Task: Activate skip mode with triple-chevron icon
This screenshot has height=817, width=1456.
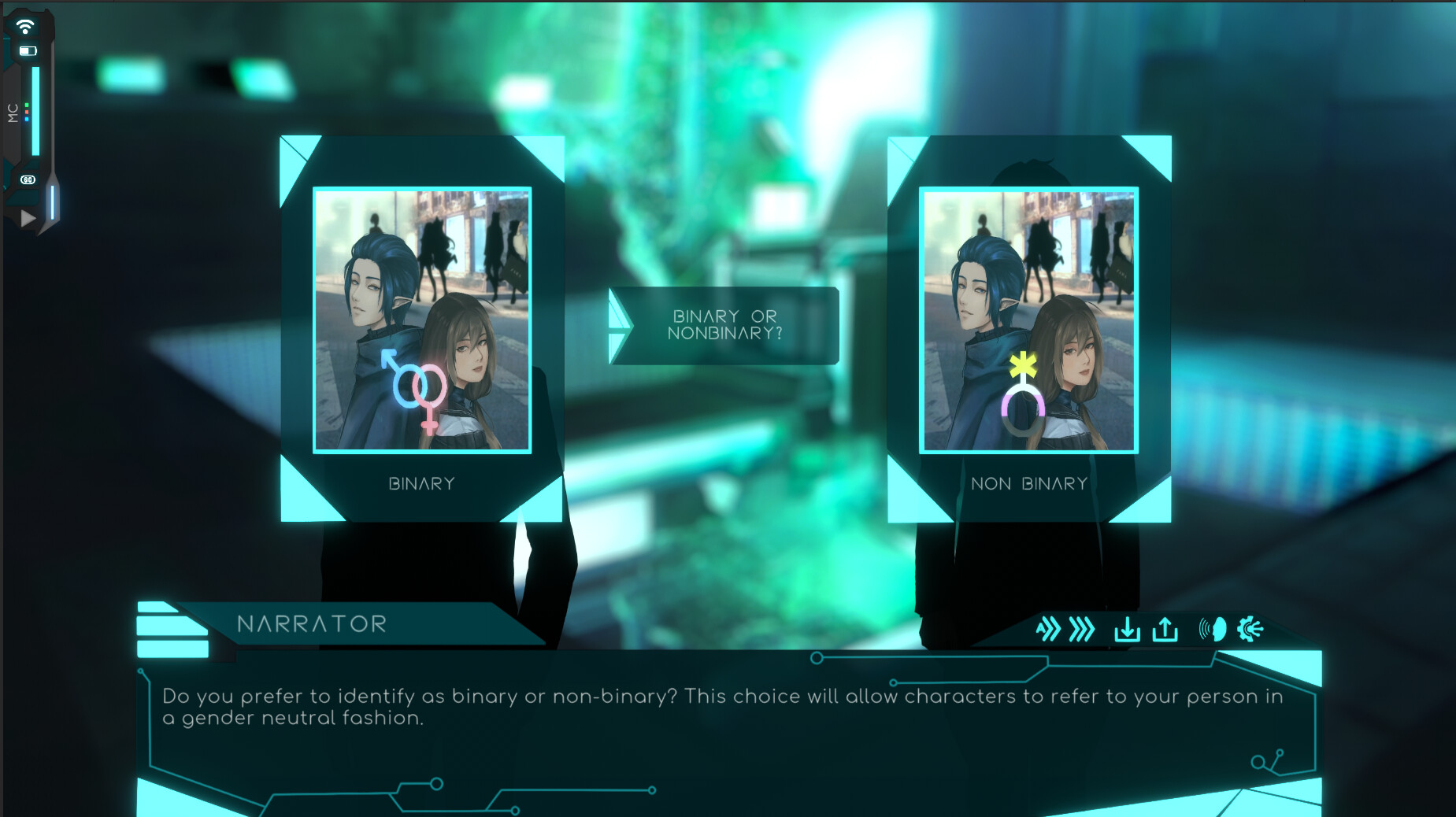Action: pos(1080,629)
